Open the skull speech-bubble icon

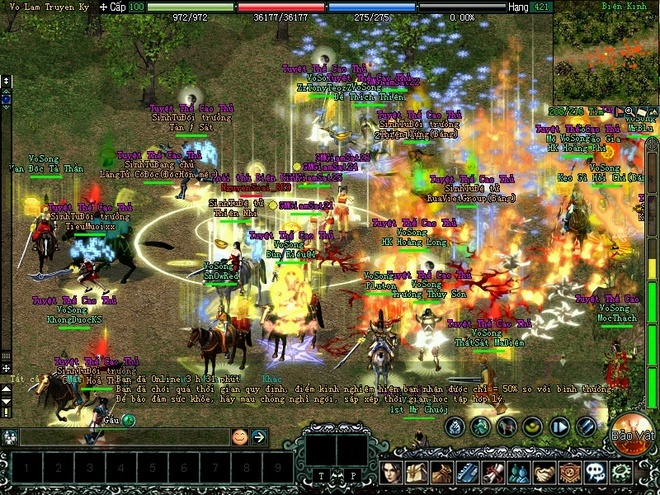point(594,472)
